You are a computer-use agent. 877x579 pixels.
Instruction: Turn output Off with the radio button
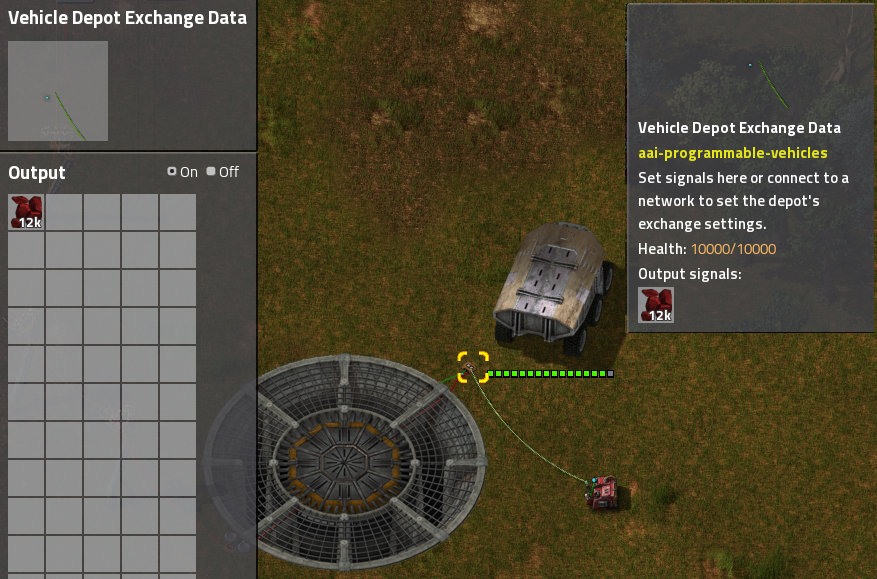click(x=211, y=172)
